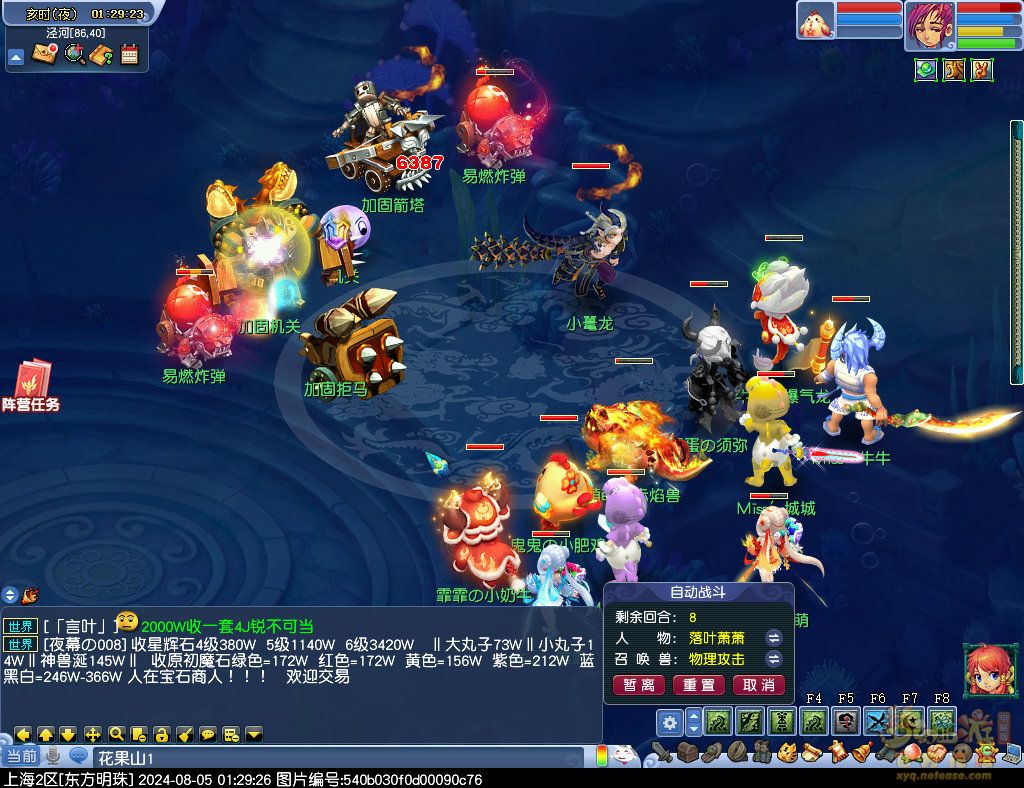Activate the F6 crossed blades skill
1024x788 pixels.
click(x=877, y=721)
